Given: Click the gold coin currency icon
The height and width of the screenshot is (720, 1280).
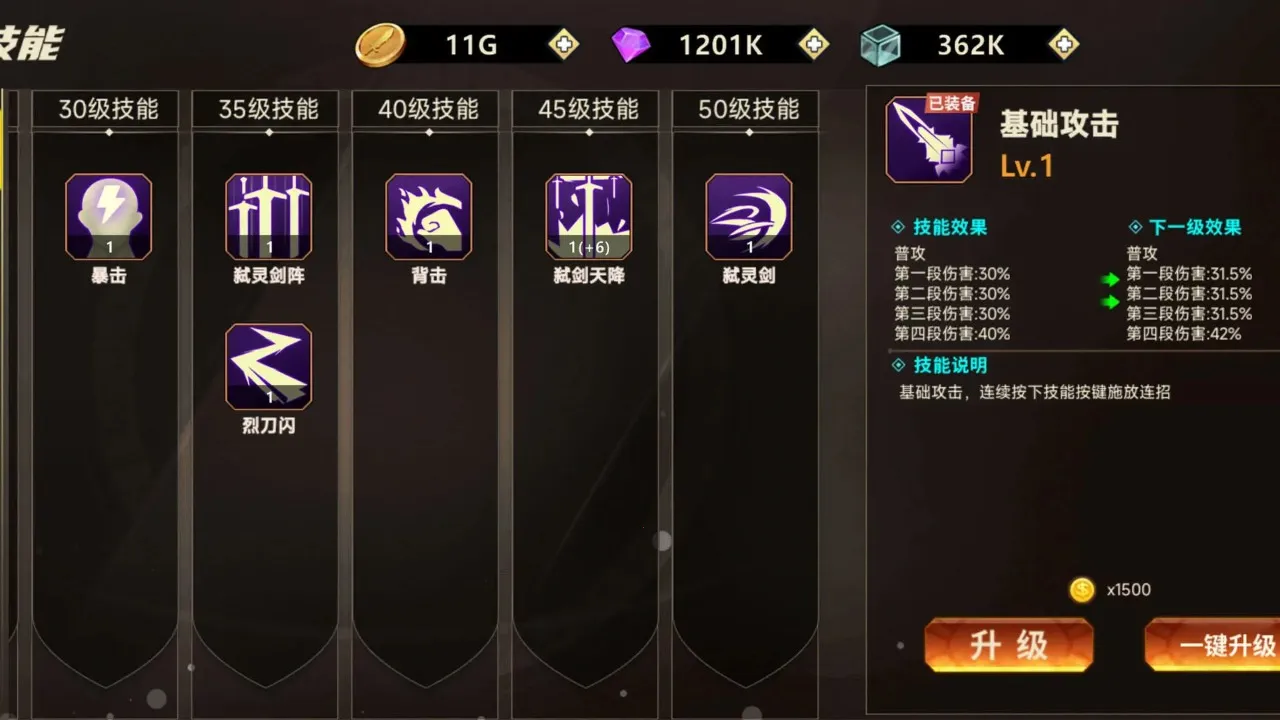Looking at the screenshot, I should coord(377,44).
